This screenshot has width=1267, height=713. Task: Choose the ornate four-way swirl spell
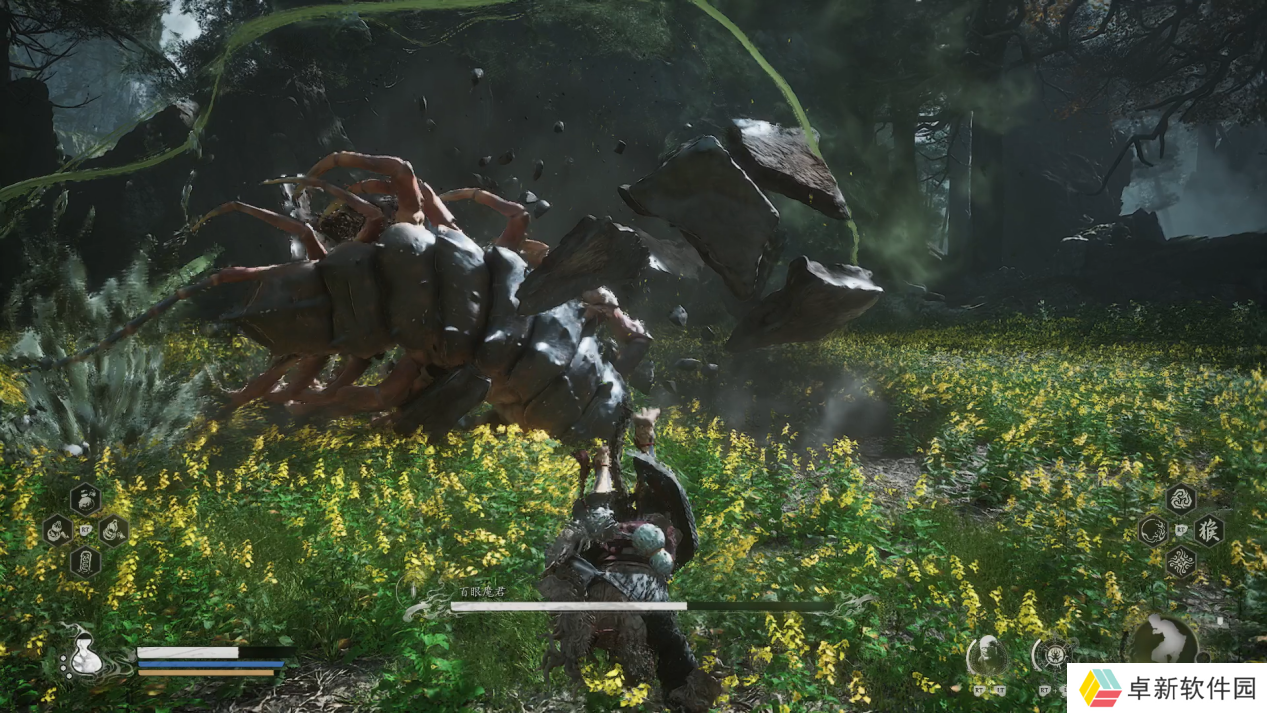click(x=1181, y=561)
